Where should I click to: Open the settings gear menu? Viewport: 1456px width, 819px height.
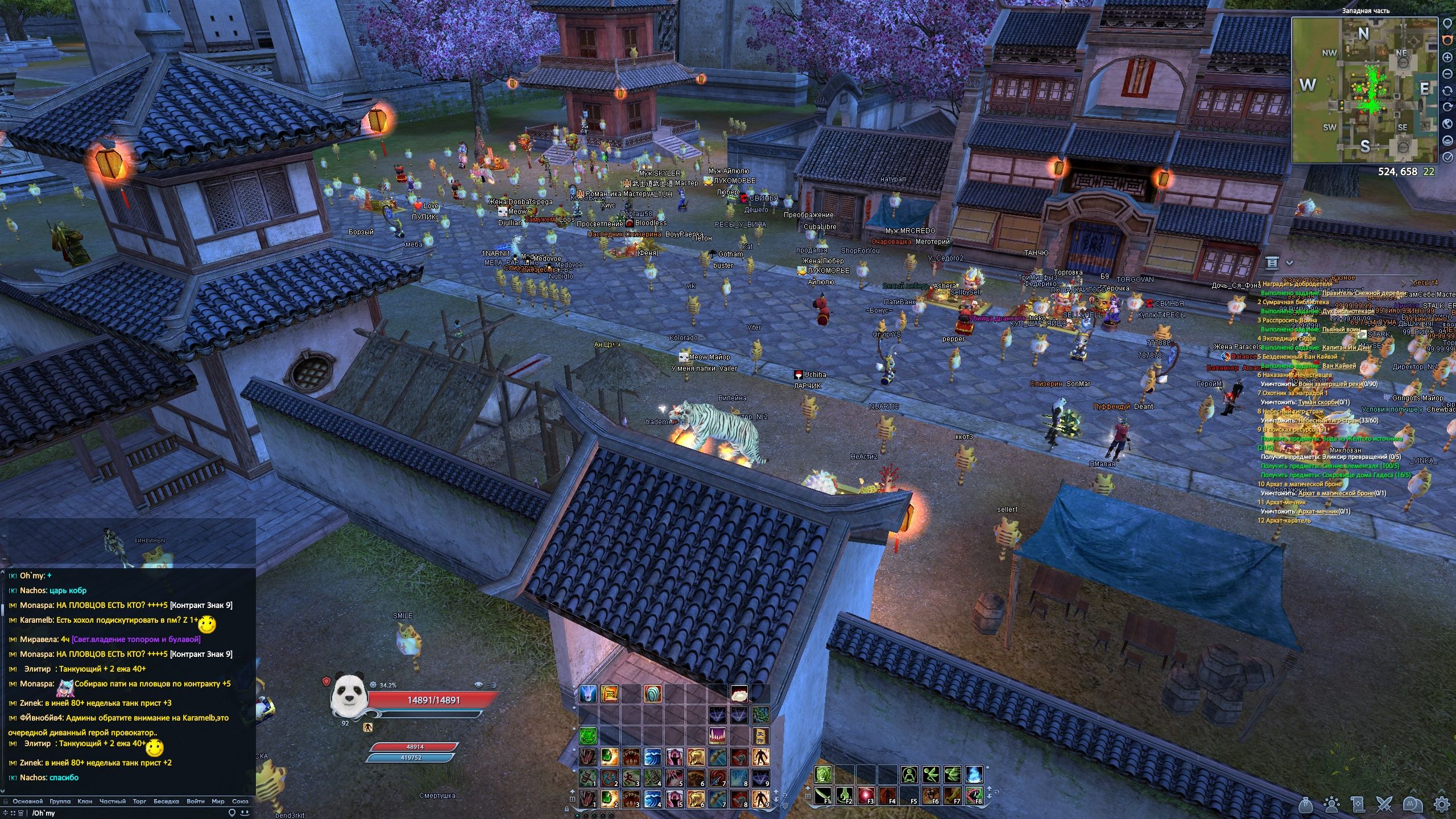(x=1441, y=805)
